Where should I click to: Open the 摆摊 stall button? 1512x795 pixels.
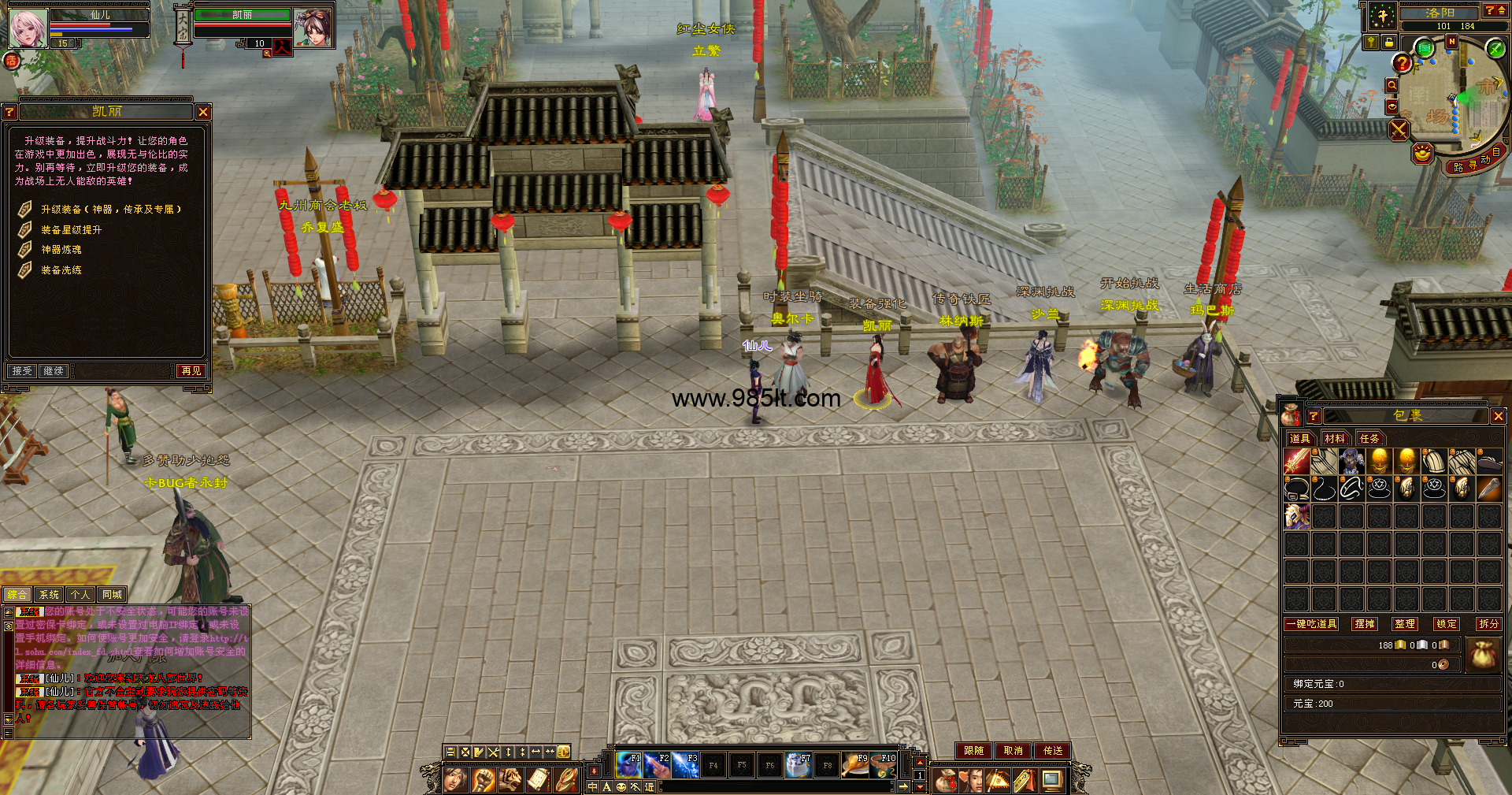pos(1365,624)
